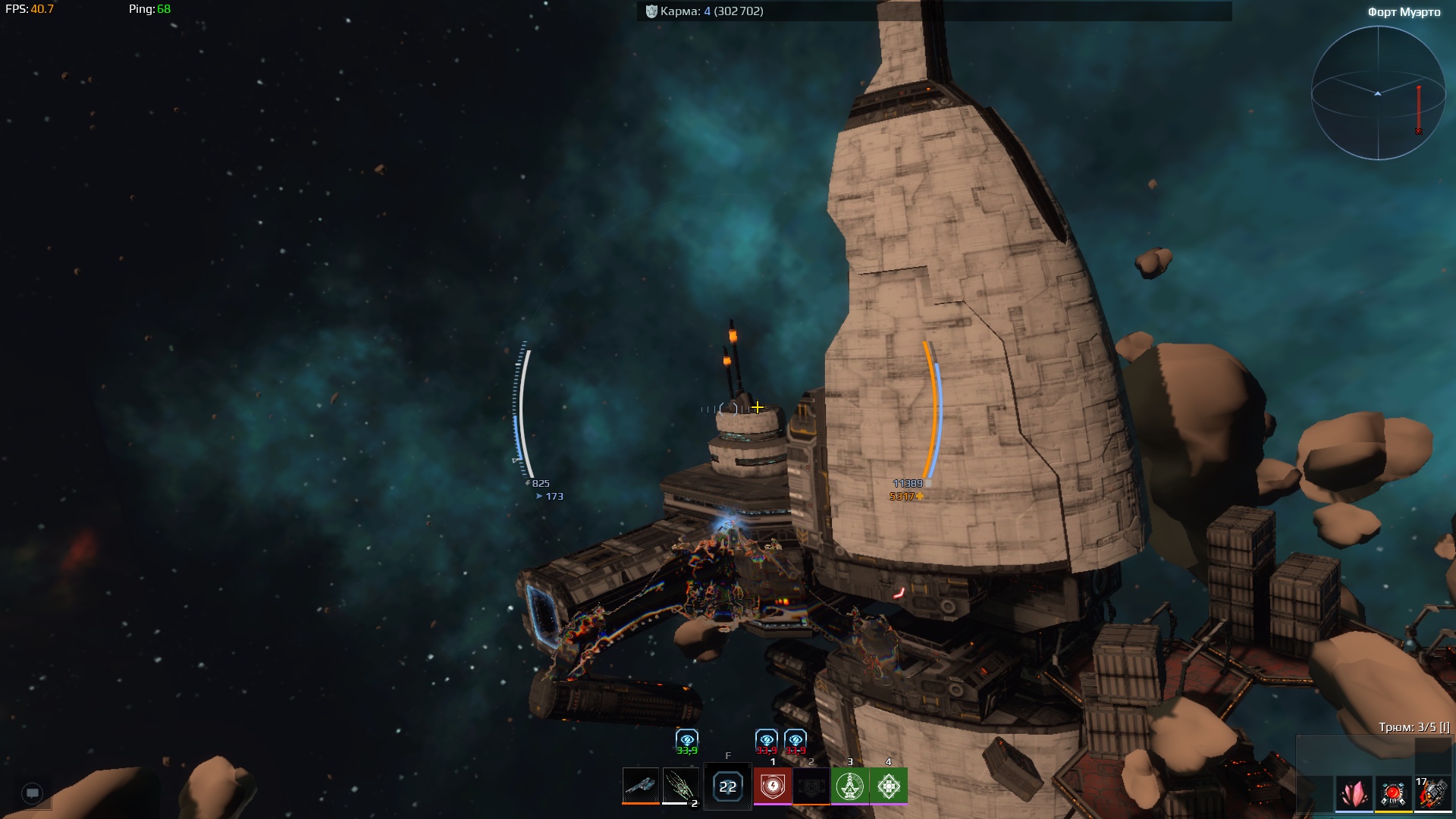This screenshot has width=1456, height=819.
Task: Select the pink crystals in the cargo hold
Action: tap(1354, 794)
